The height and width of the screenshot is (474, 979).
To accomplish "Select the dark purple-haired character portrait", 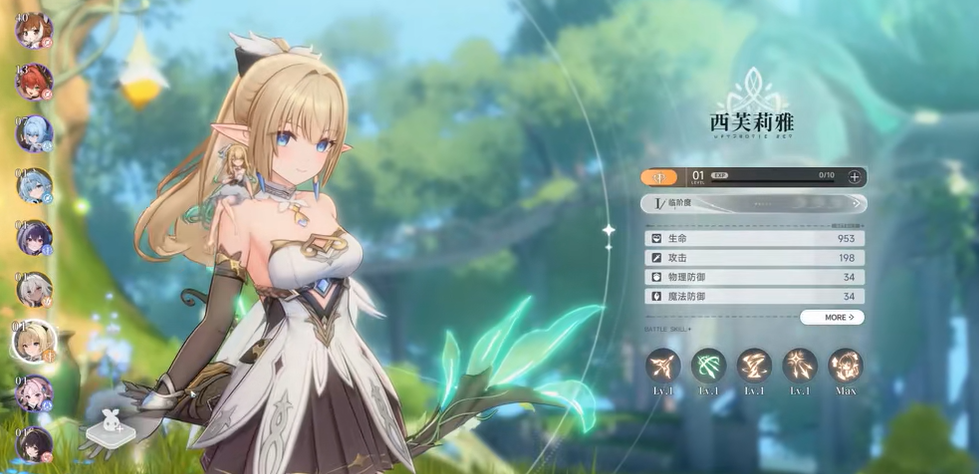I will pos(34,237).
